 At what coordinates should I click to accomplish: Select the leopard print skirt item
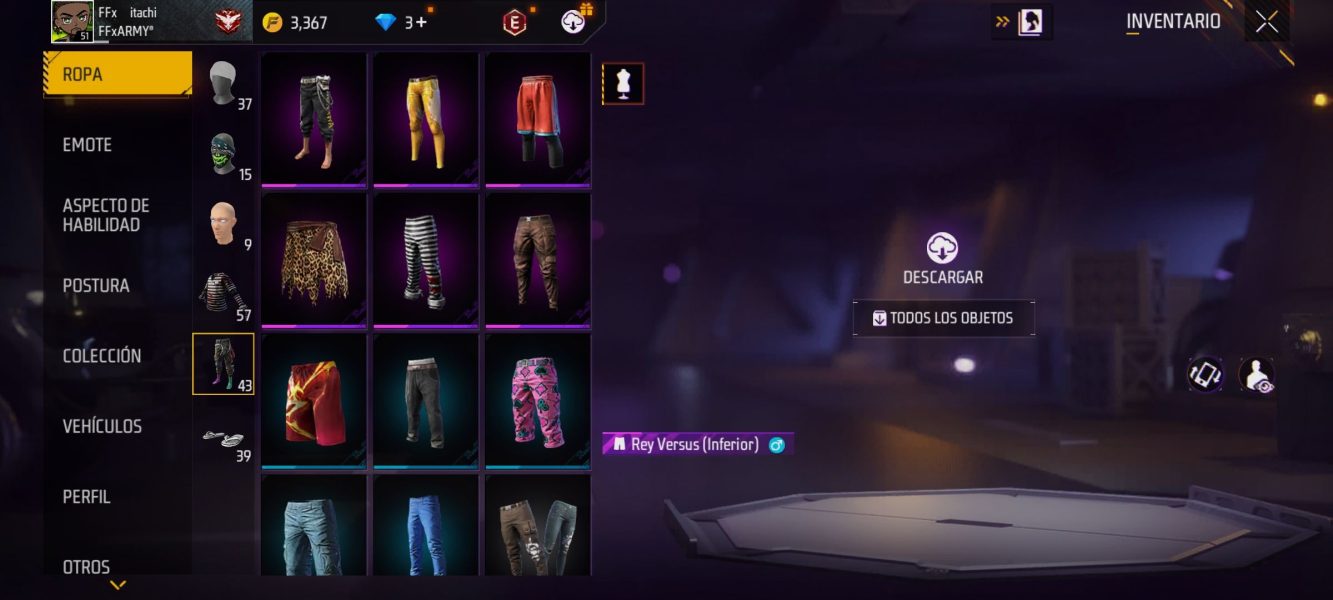pyautogui.click(x=314, y=260)
